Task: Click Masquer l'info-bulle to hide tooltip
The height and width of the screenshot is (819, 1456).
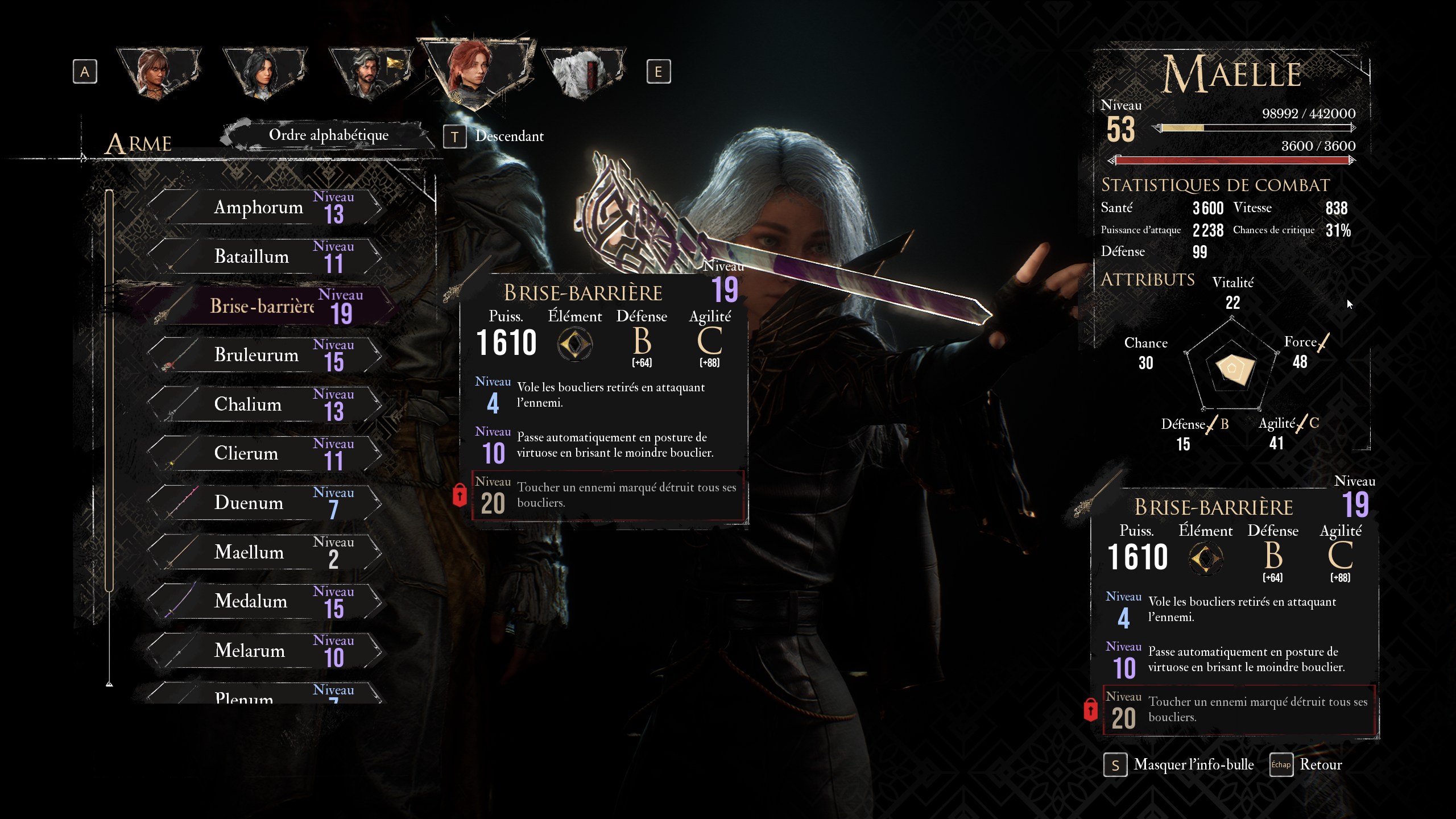Action: (1179, 765)
